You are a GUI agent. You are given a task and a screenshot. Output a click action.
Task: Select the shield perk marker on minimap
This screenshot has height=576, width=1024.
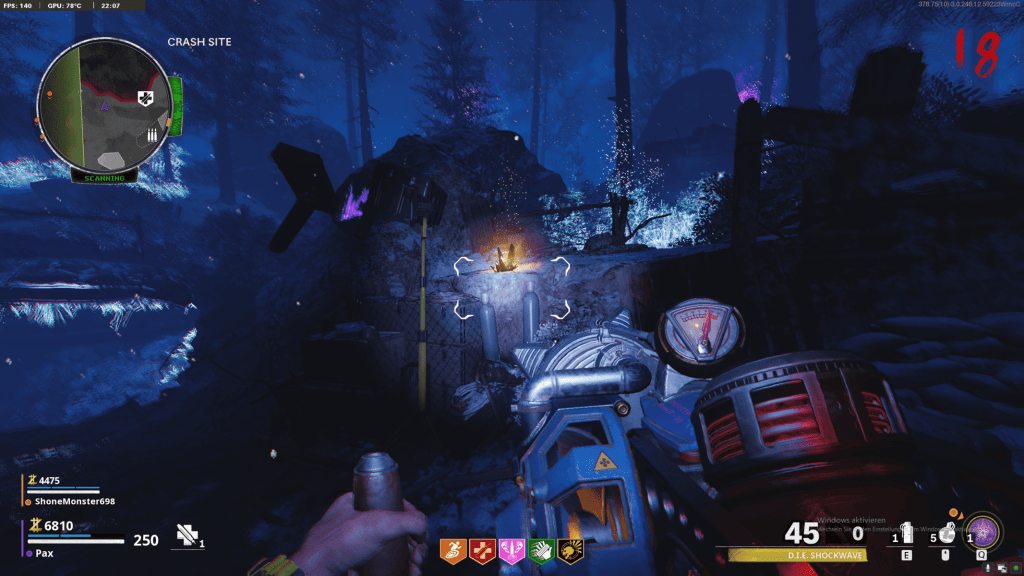(x=143, y=96)
